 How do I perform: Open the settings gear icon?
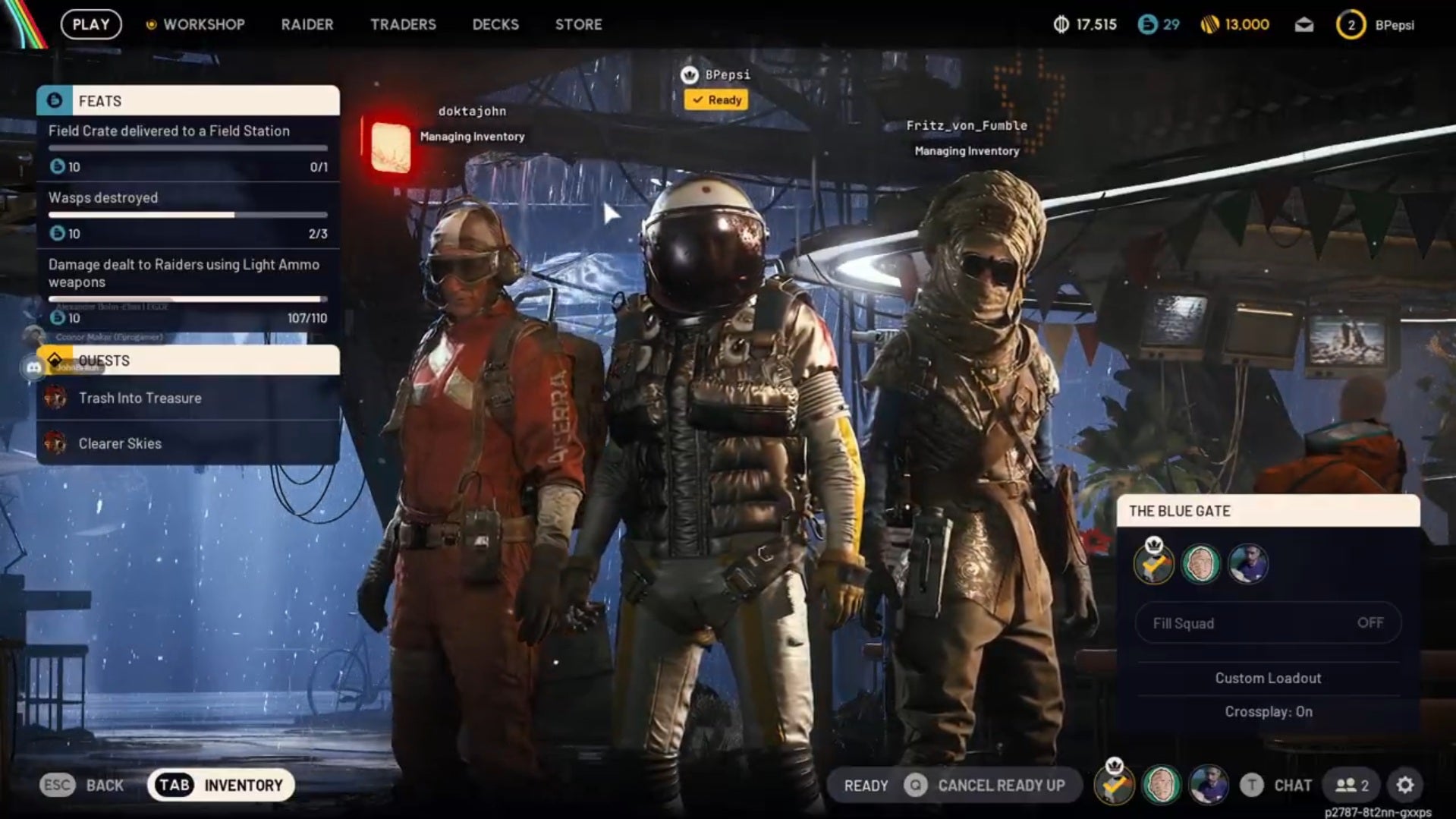coord(1405,785)
